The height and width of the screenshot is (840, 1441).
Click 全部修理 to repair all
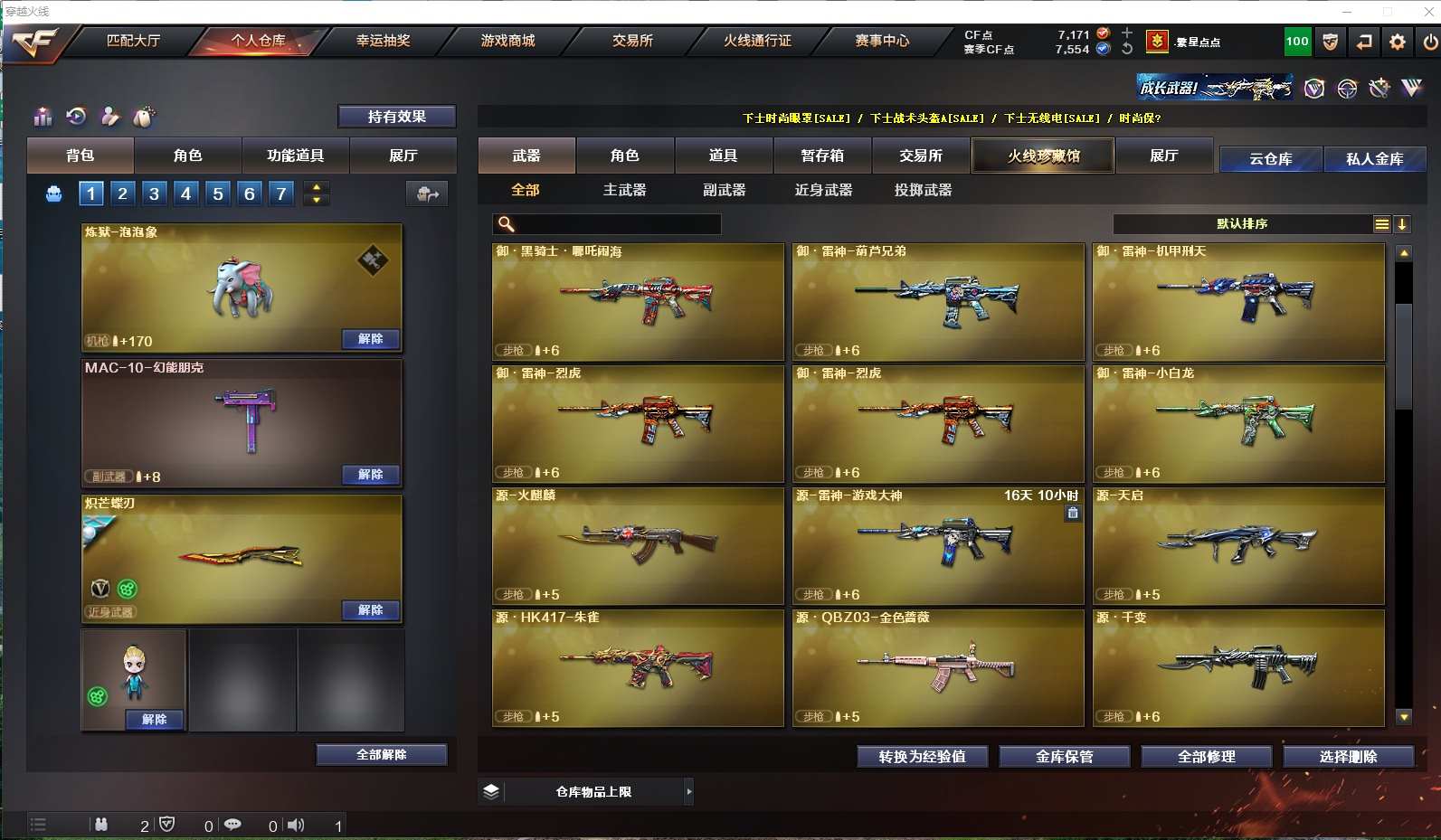click(1206, 757)
